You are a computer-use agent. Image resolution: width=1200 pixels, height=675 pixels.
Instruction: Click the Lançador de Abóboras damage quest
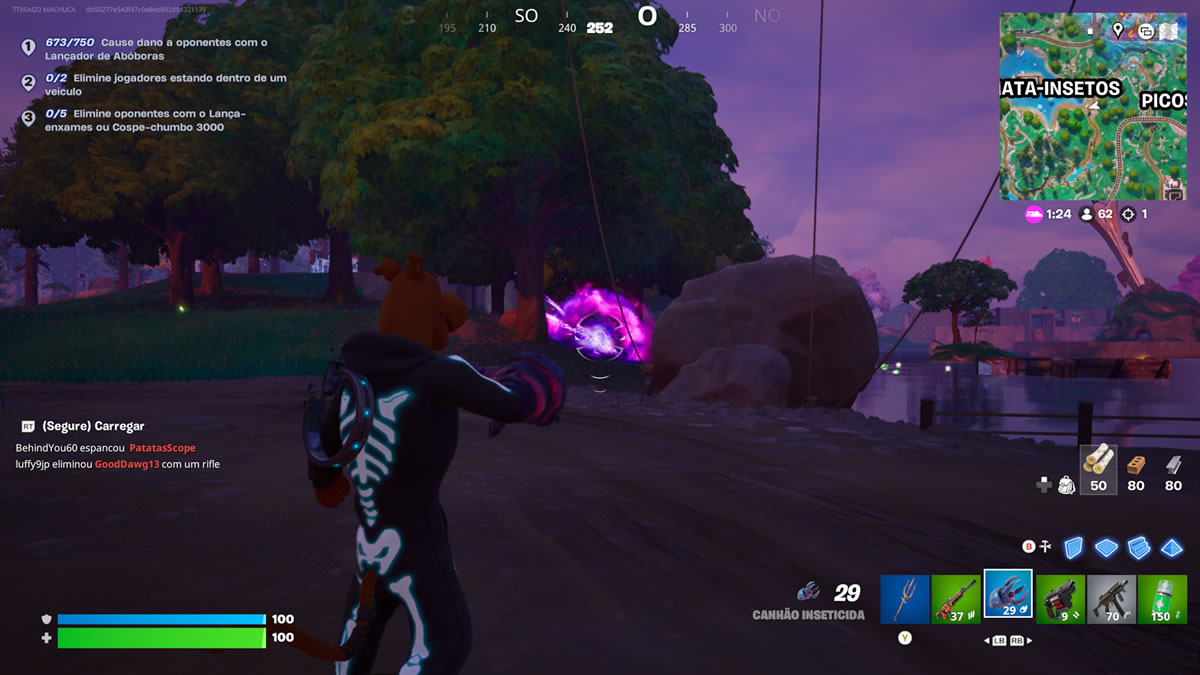tap(157, 49)
